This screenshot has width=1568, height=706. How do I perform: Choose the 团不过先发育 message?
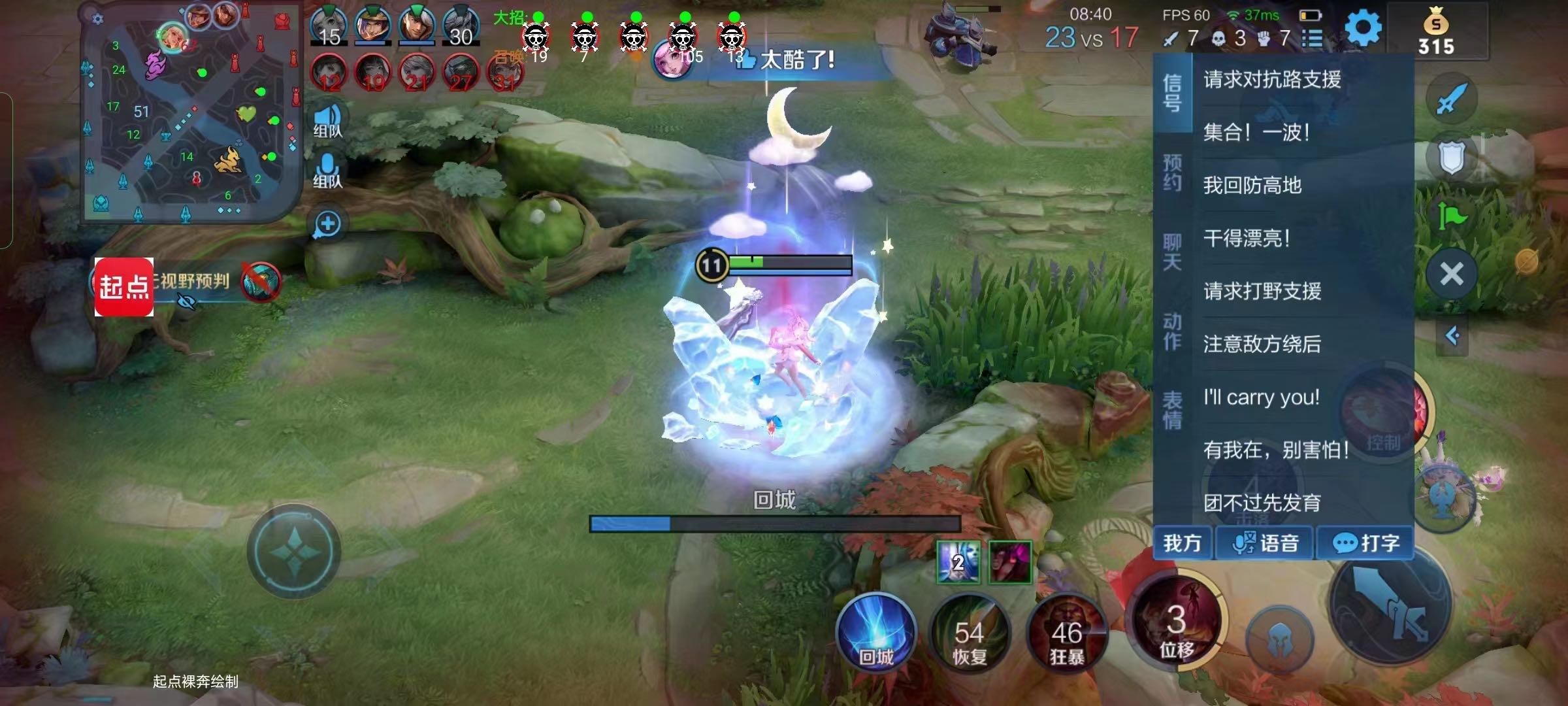click(1262, 503)
